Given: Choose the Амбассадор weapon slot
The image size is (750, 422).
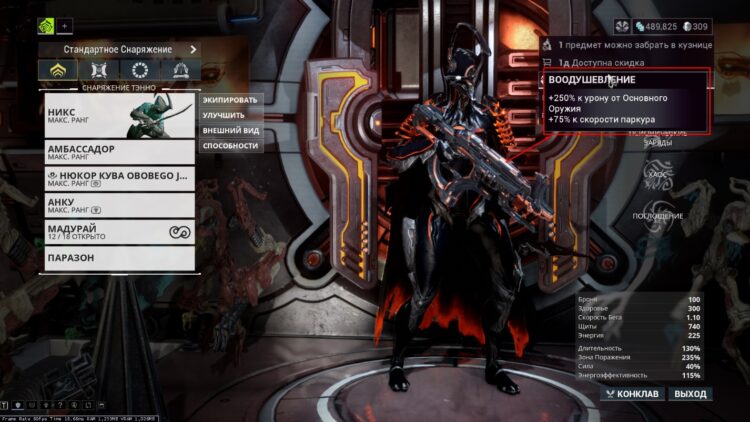Looking at the screenshot, I should [119, 151].
